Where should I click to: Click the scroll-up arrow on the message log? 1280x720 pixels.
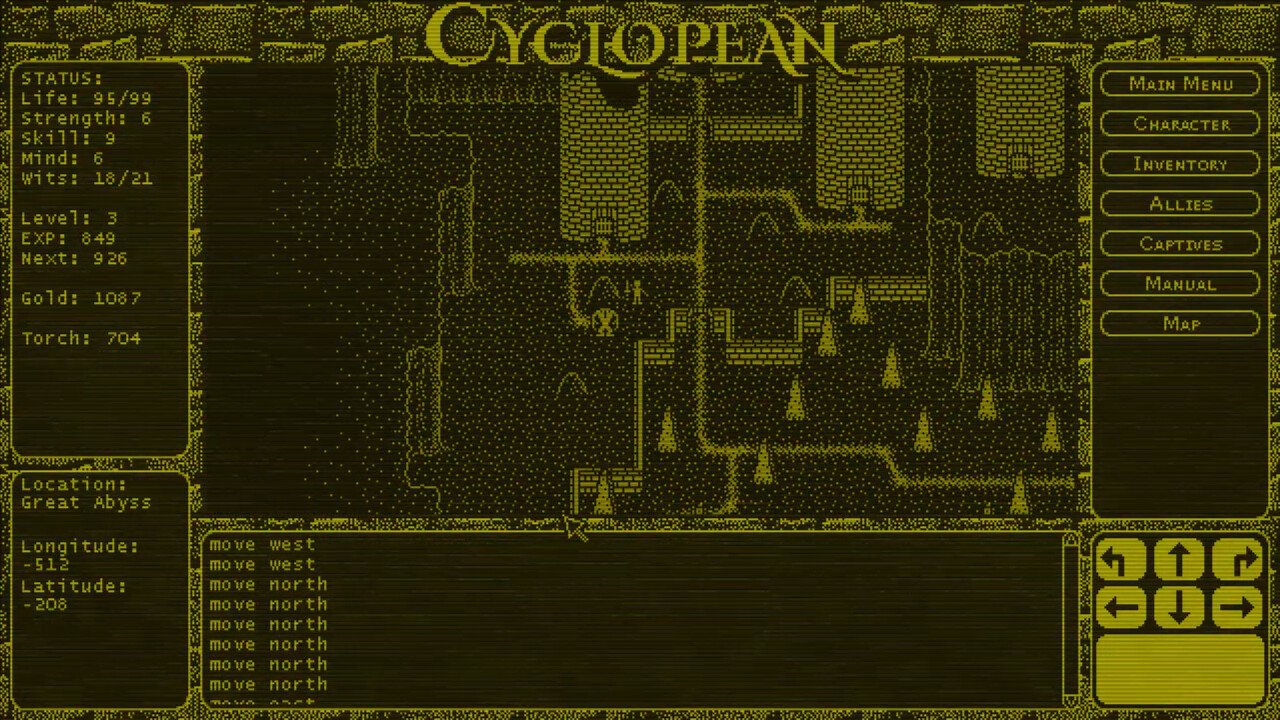tap(1070, 540)
